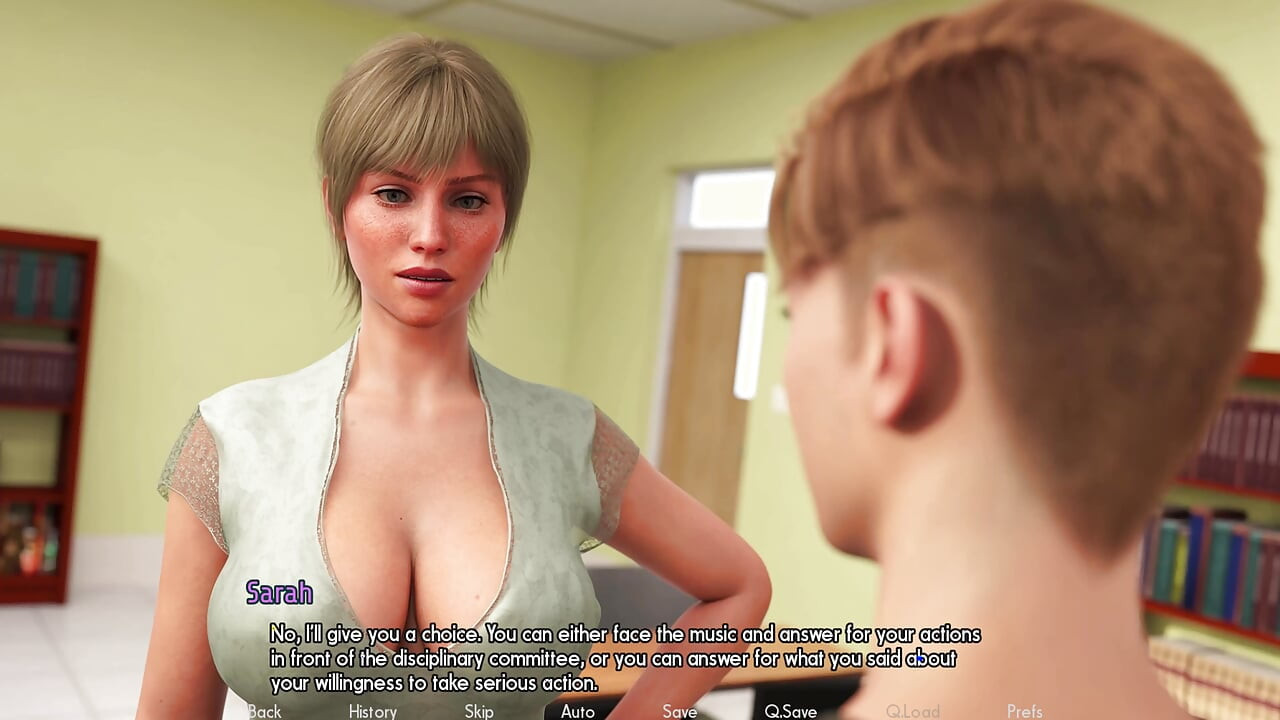The width and height of the screenshot is (1280, 720).
Task: Go Back to the previous dialogue line
Action: pyautogui.click(x=265, y=711)
